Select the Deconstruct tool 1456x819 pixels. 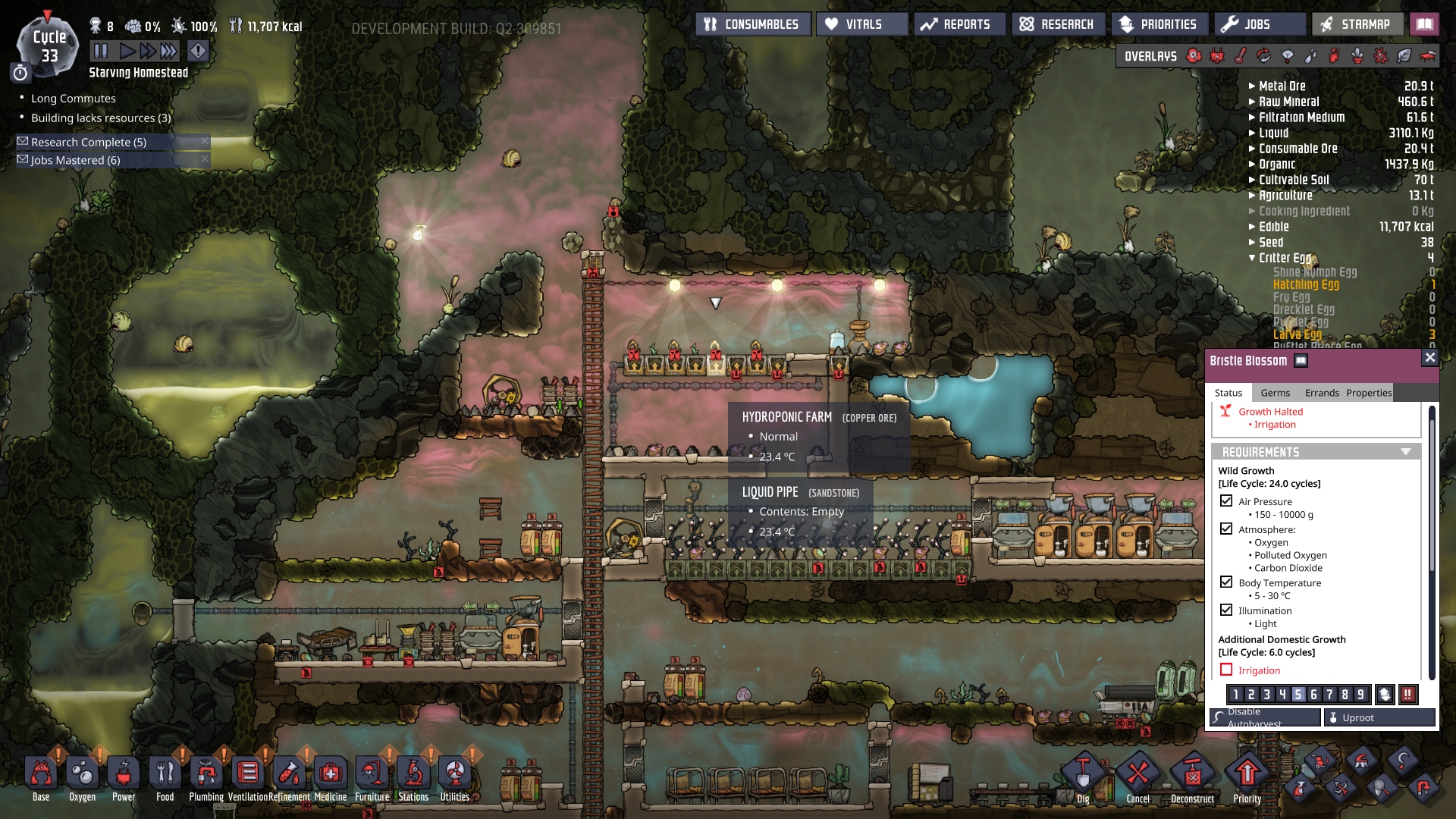(x=1192, y=777)
